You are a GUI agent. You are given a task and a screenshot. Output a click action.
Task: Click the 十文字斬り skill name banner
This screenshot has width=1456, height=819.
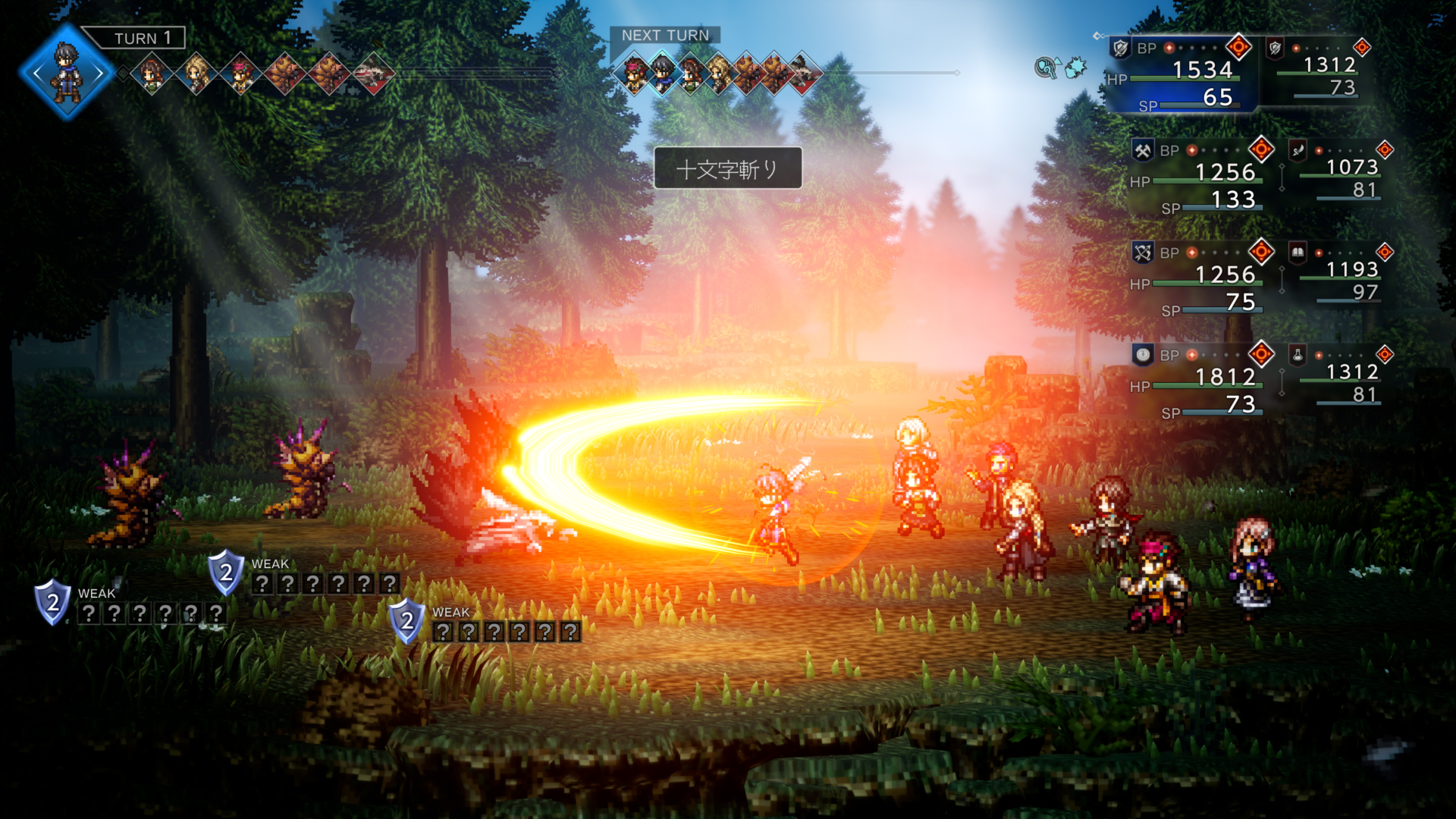point(727,168)
